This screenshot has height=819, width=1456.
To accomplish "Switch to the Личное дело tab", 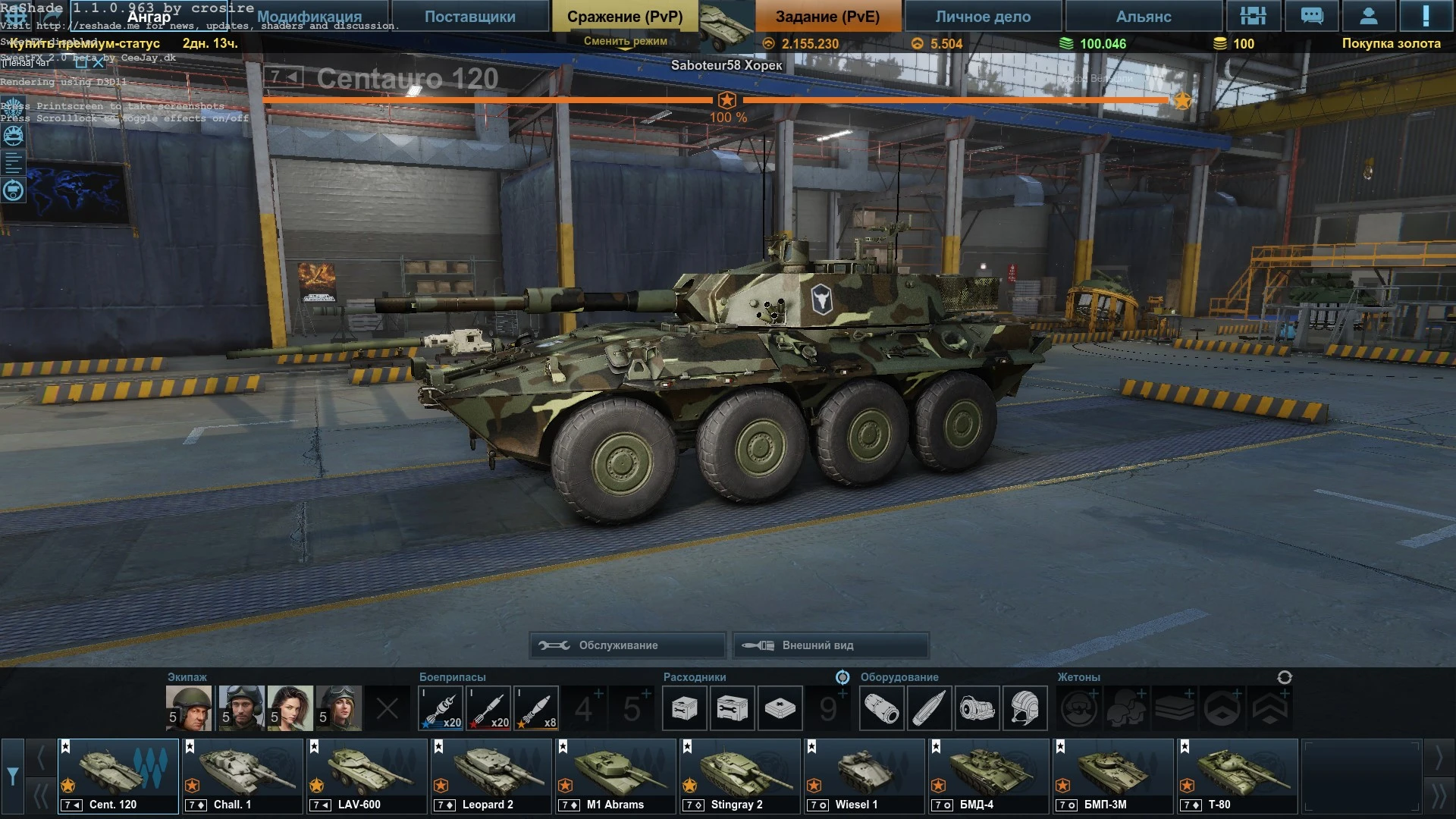I will tap(981, 15).
